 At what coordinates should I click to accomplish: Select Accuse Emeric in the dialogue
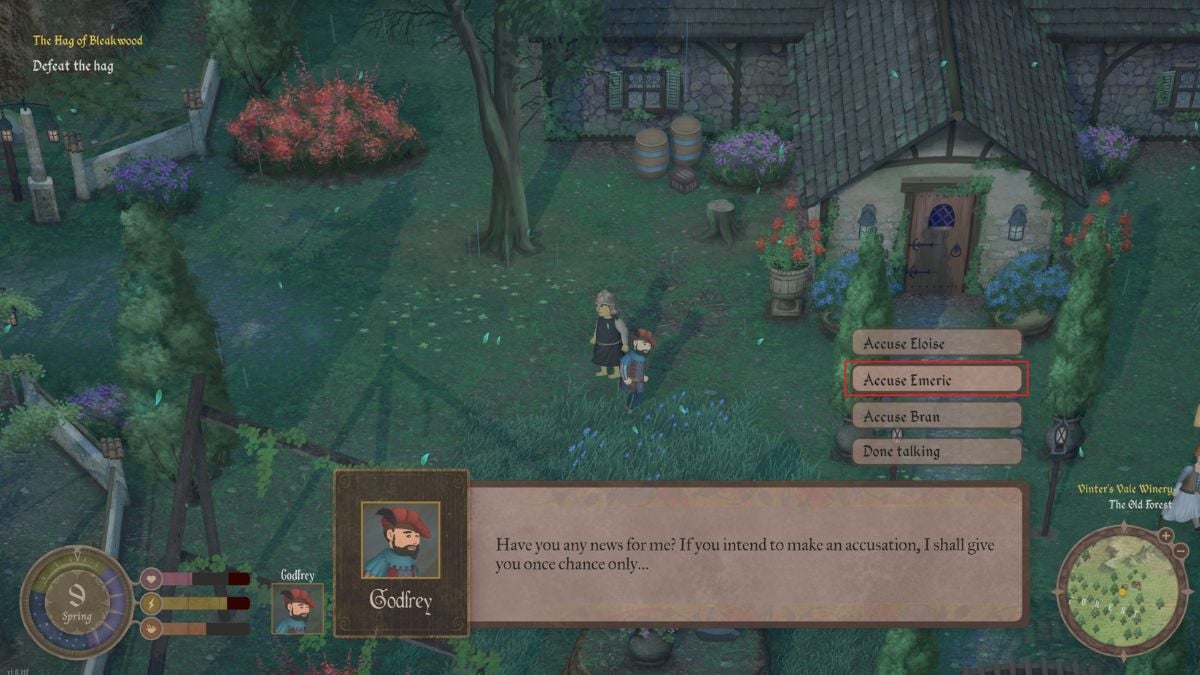pyautogui.click(x=934, y=380)
